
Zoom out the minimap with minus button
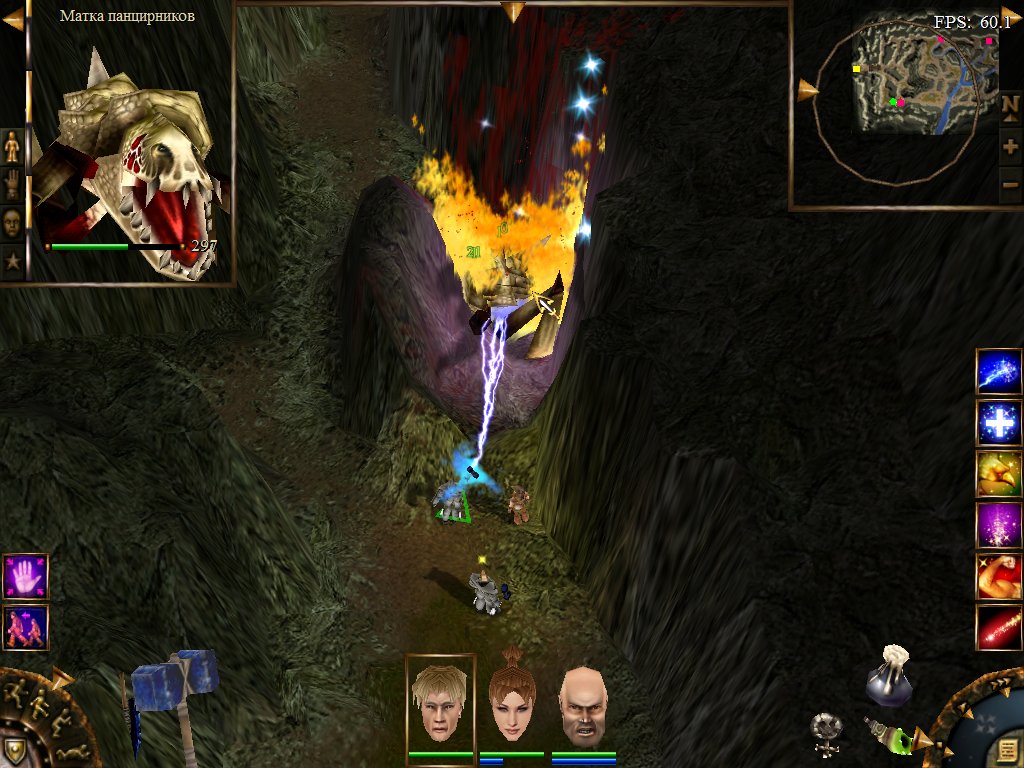pos(1010,183)
